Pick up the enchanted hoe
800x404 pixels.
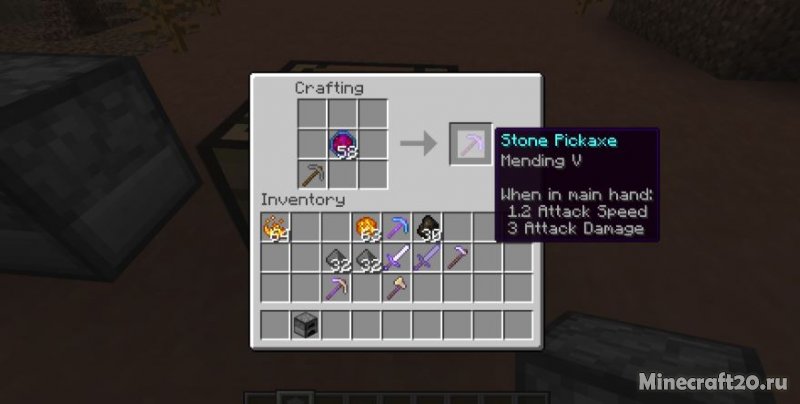click(x=458, y=258)
